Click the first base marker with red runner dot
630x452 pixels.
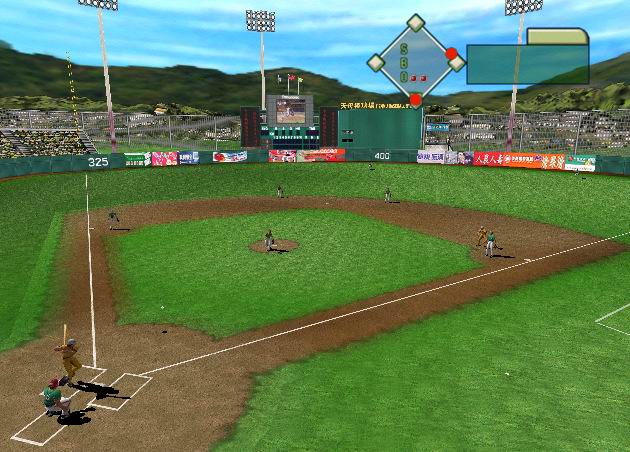pos(455,60)
